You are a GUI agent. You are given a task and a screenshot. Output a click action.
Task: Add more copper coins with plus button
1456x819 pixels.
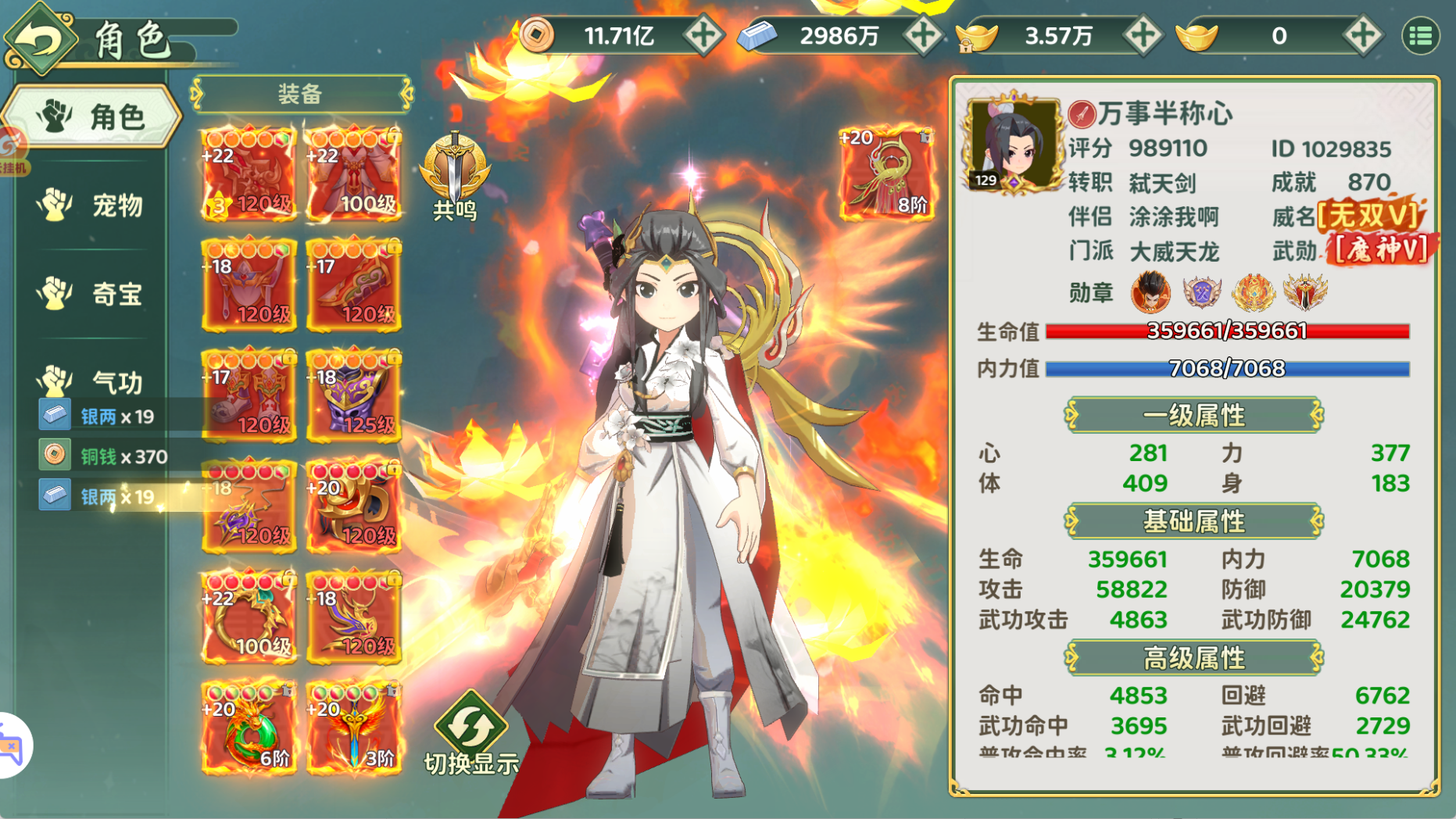(x=703, y=36)
